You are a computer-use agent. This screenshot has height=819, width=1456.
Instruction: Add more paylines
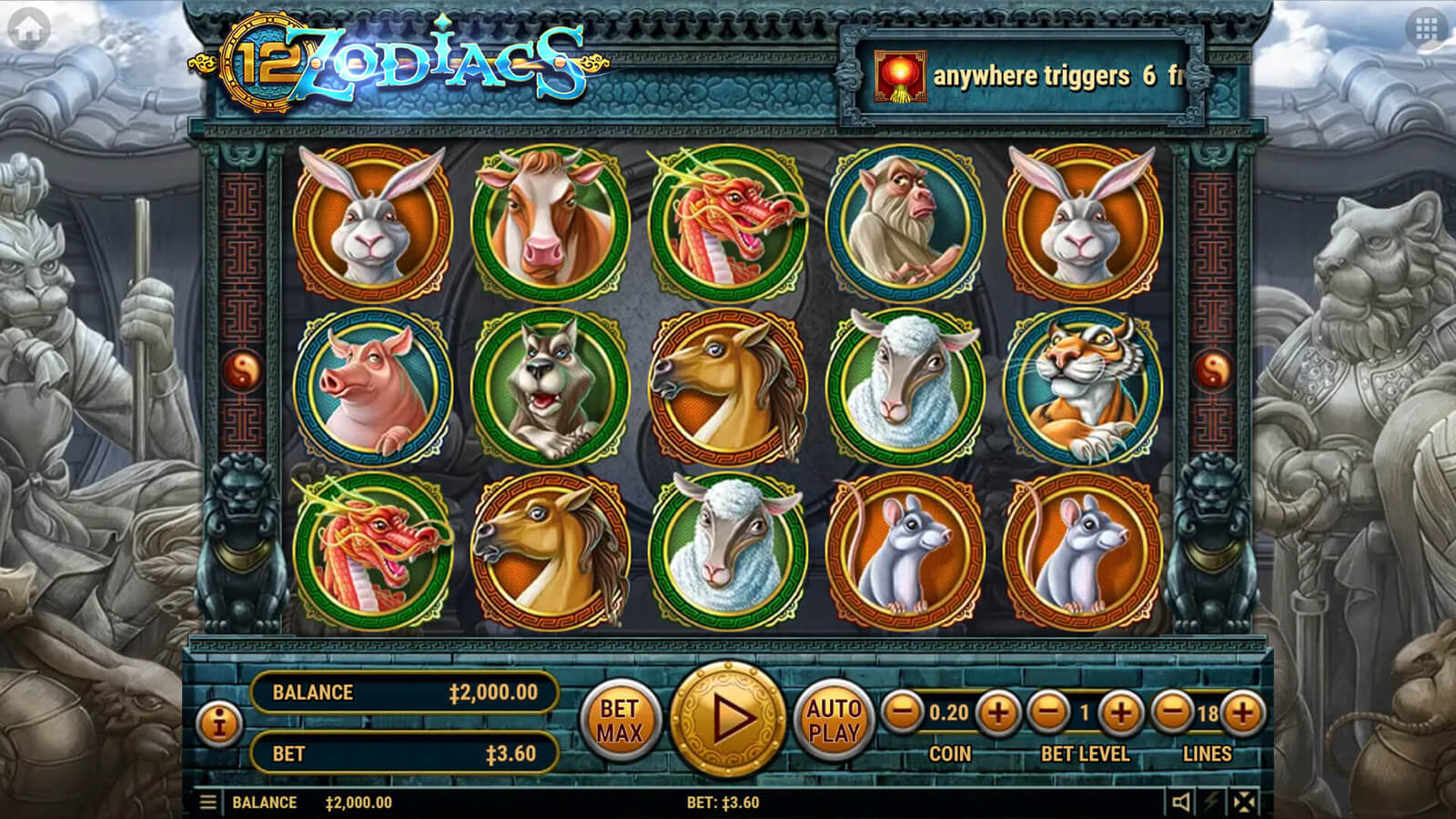pyautogui.click(x=1242, y=713)
